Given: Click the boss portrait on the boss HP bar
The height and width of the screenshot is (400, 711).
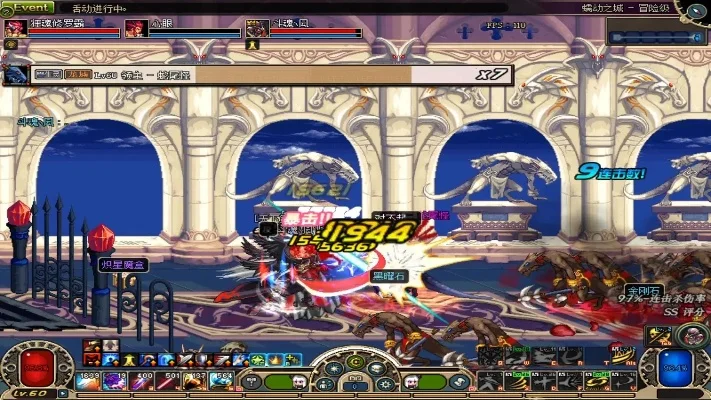Looking at the screenshot, I should (x=16, y=74).
